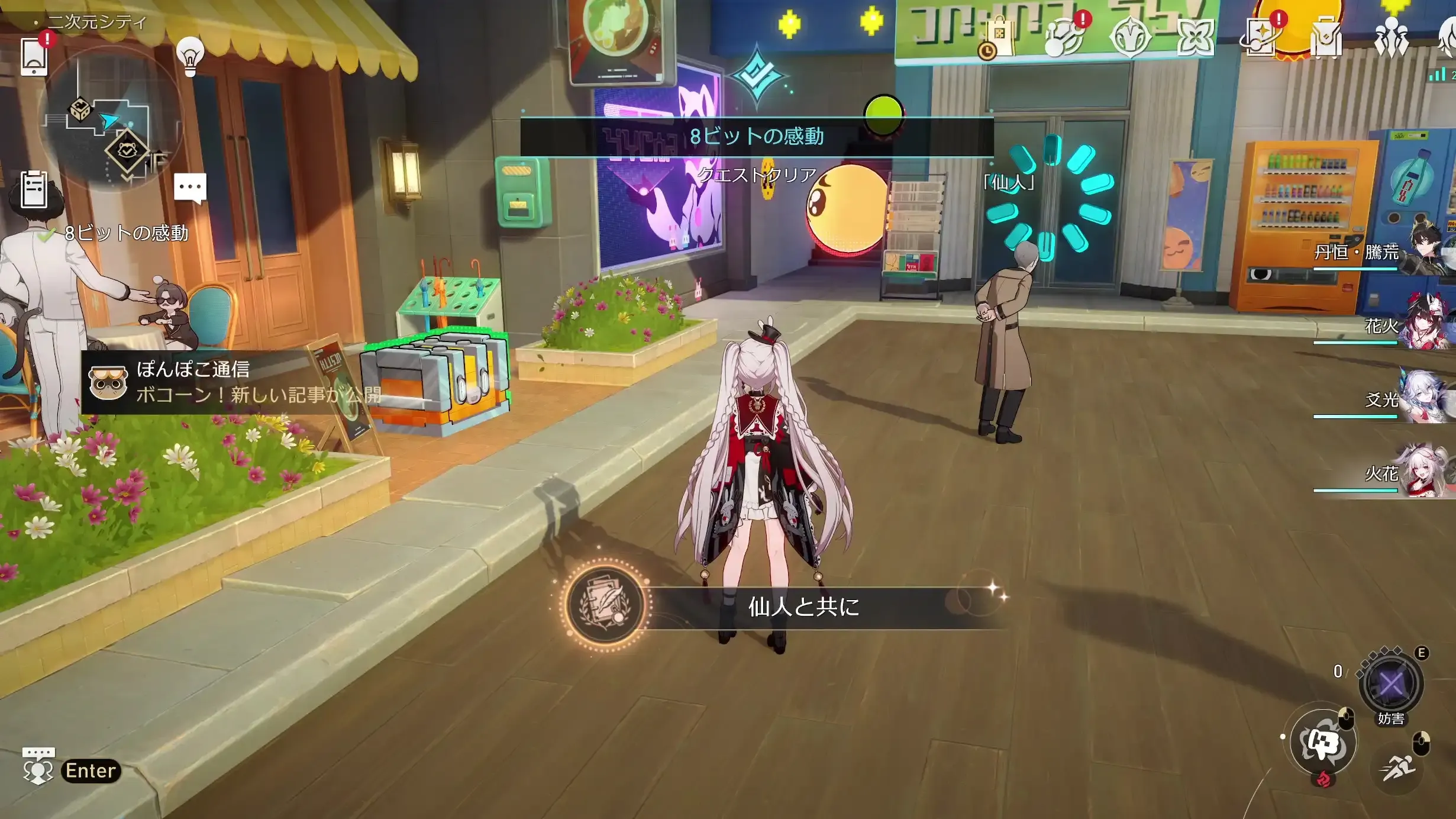Open the Warp banner icon with alert
Image resolution: width=1456 pixels, height=819 pixels.
[x=1260, y=37]
